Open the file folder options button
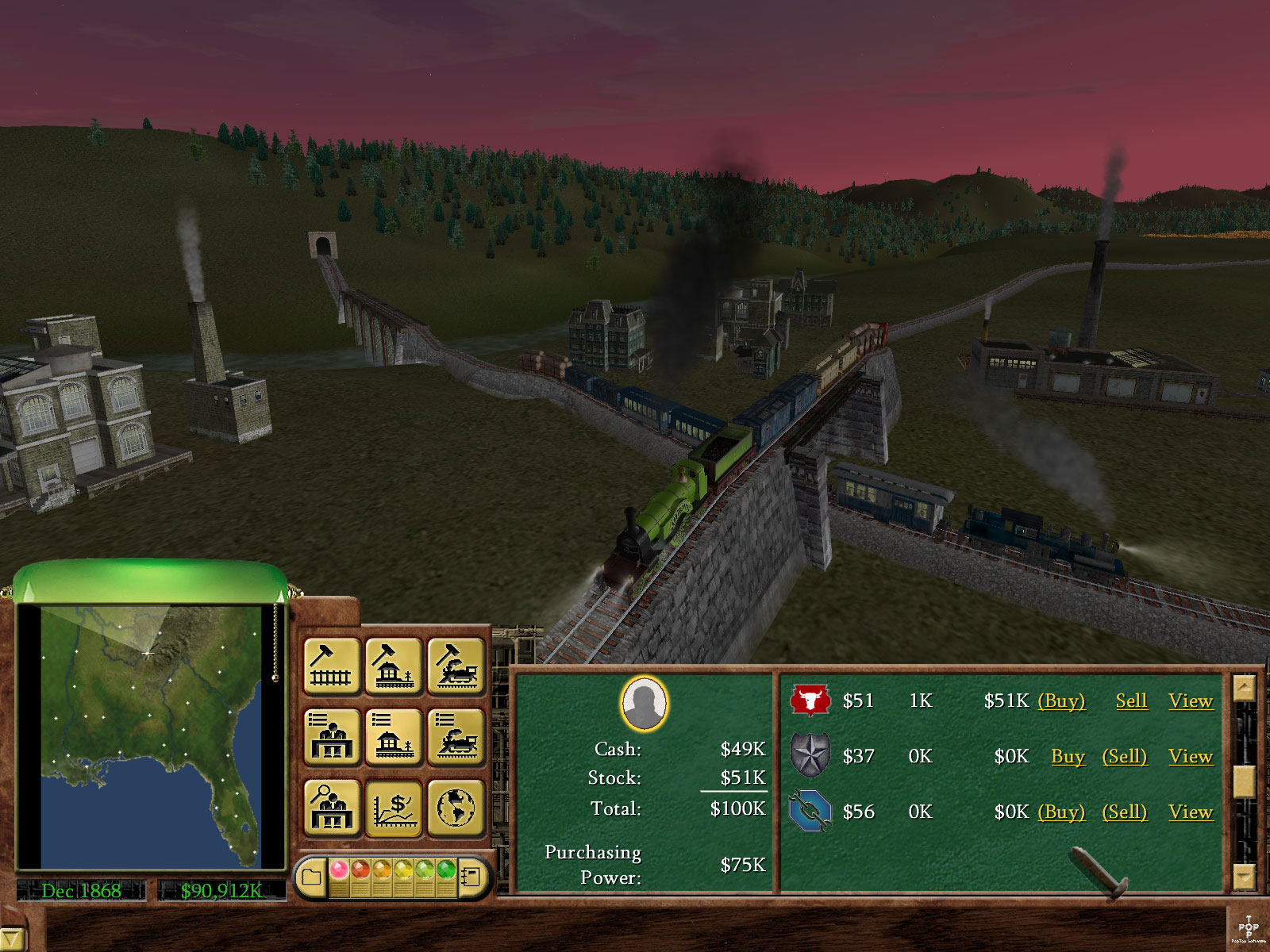The height and width of the screenshot is (952, 1270). 311,877
